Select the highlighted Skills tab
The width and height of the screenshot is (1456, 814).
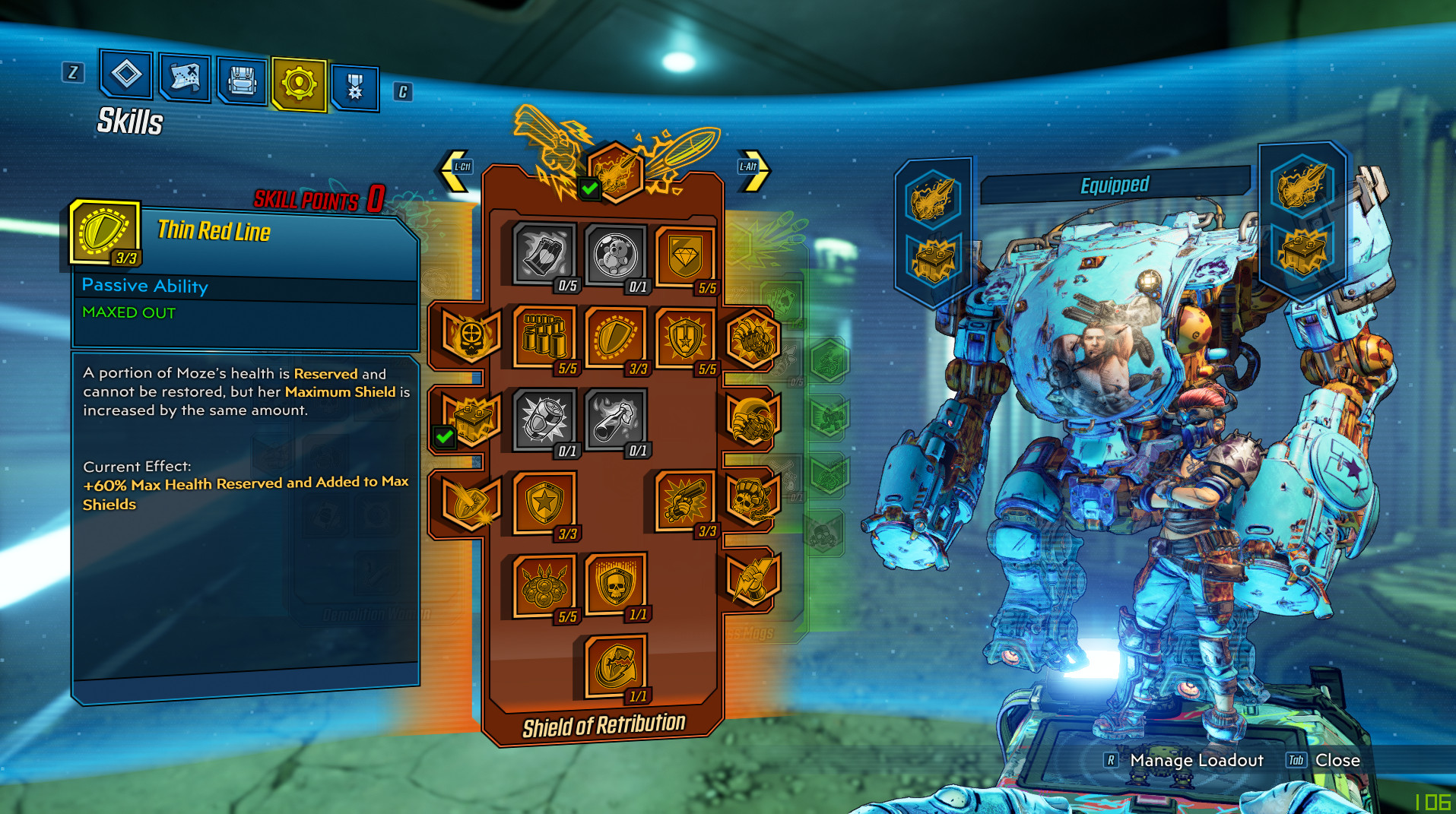click(x=299, y=84)
